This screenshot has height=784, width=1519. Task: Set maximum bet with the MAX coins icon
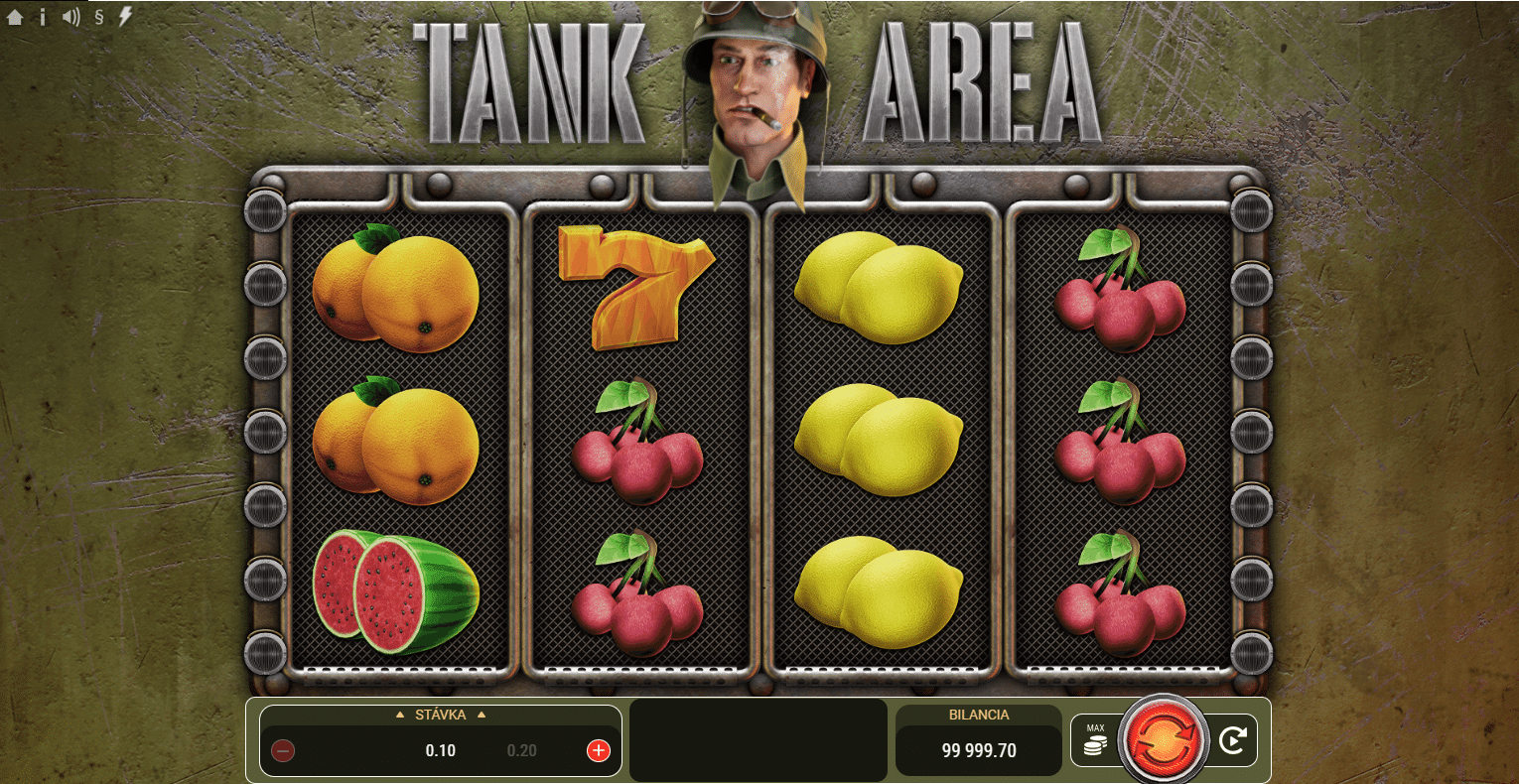point(1093,739)
